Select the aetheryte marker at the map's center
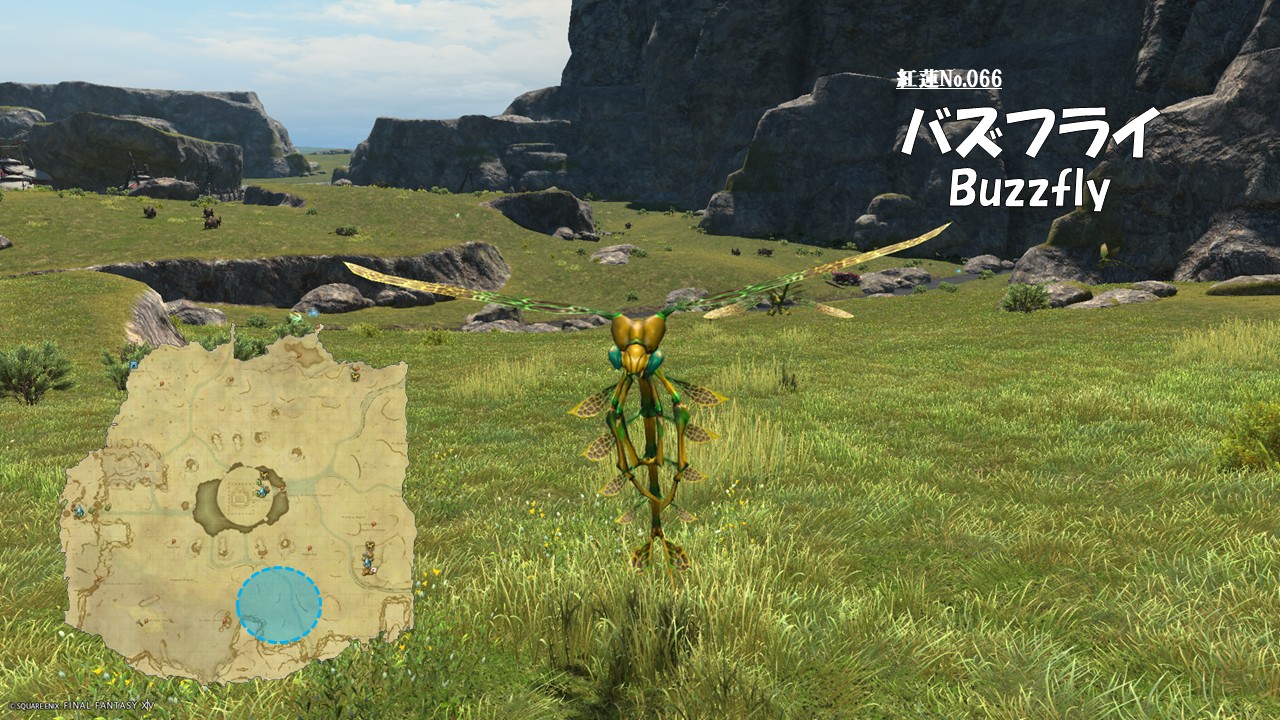Screen dimensions: 1280x720 point(262,490)
